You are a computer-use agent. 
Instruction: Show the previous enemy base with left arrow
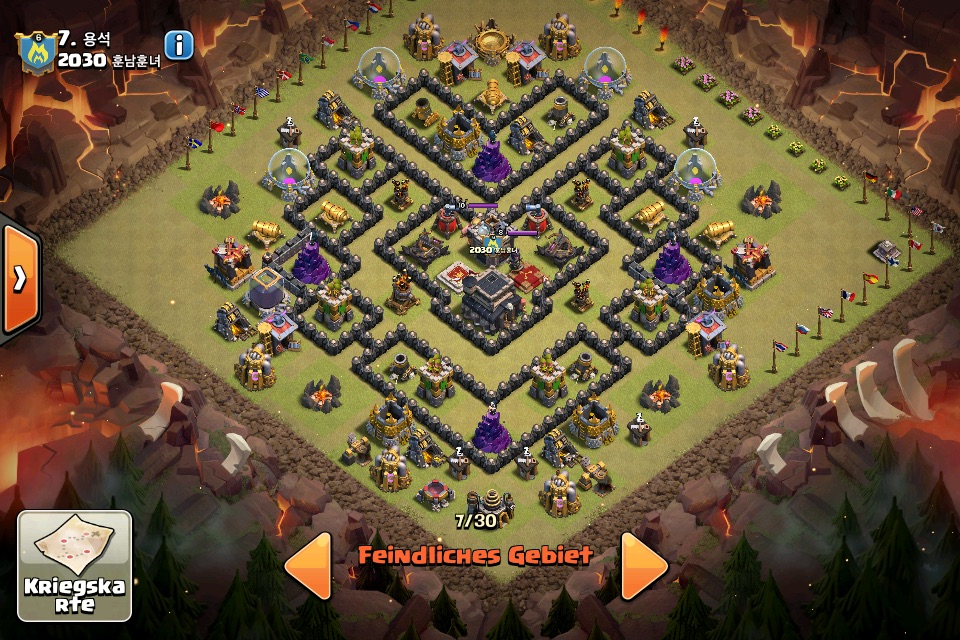point(308,565)
